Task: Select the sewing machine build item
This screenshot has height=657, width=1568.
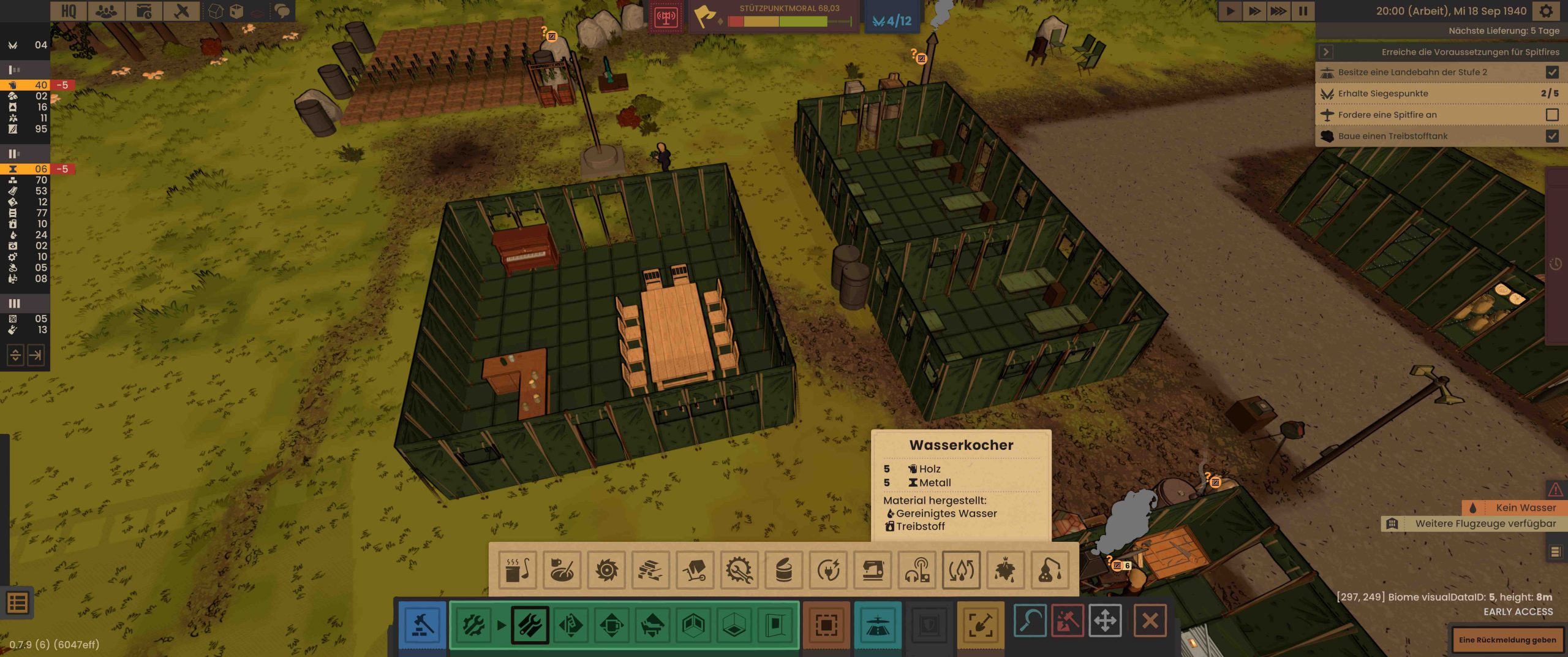Action: pos(873,571)
